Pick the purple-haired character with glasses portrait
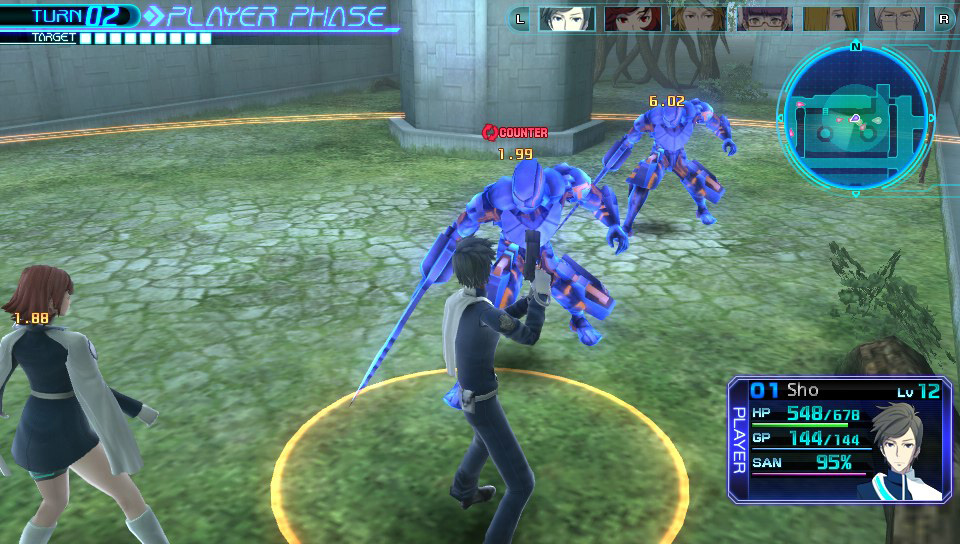960x544 pixels. pyautogui.click(x=764, y=18)
